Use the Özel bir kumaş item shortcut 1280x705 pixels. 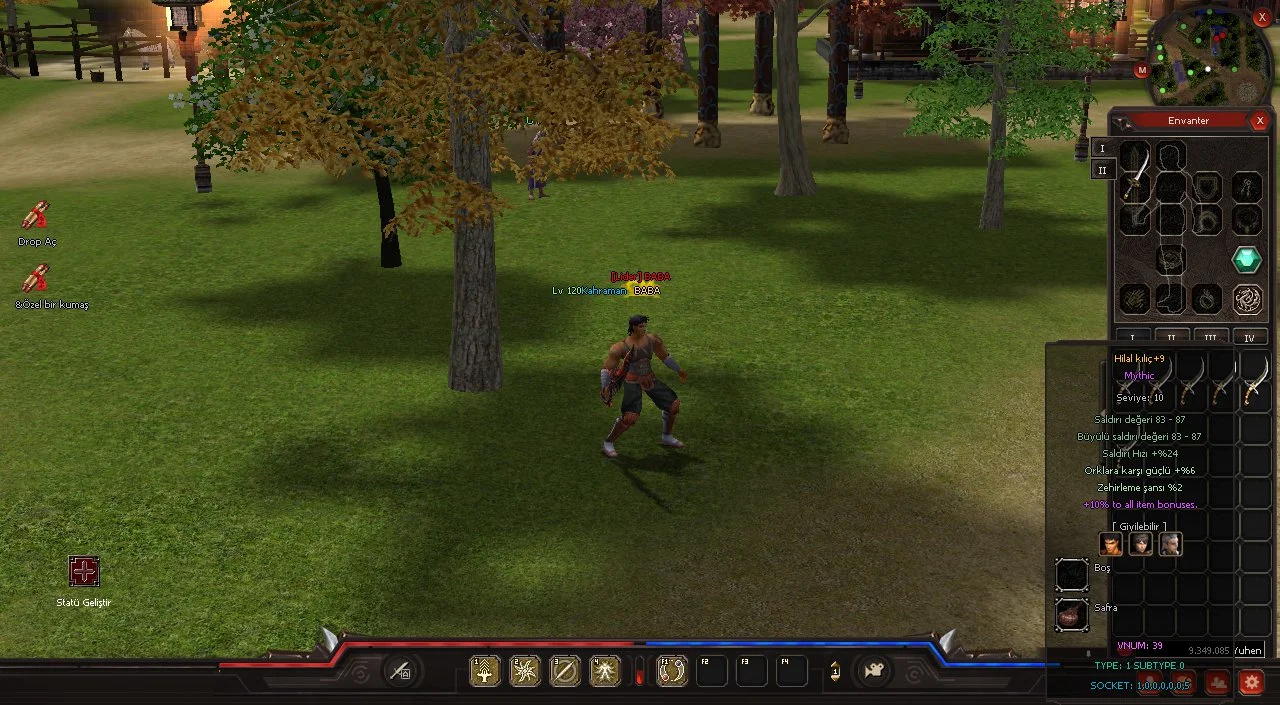click(x=36, y=279)
